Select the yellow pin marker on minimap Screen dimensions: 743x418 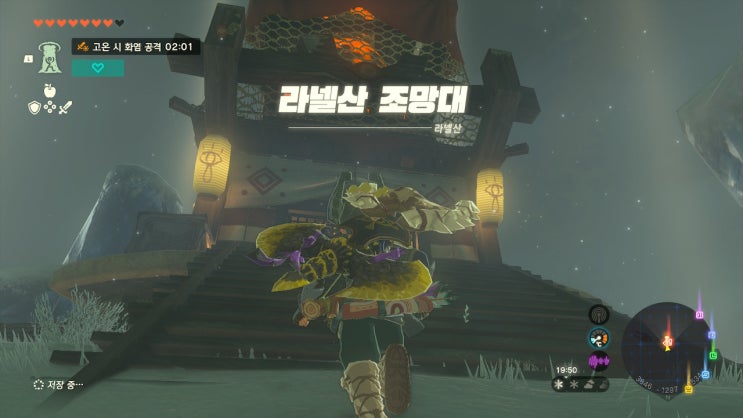coord(688,387)
